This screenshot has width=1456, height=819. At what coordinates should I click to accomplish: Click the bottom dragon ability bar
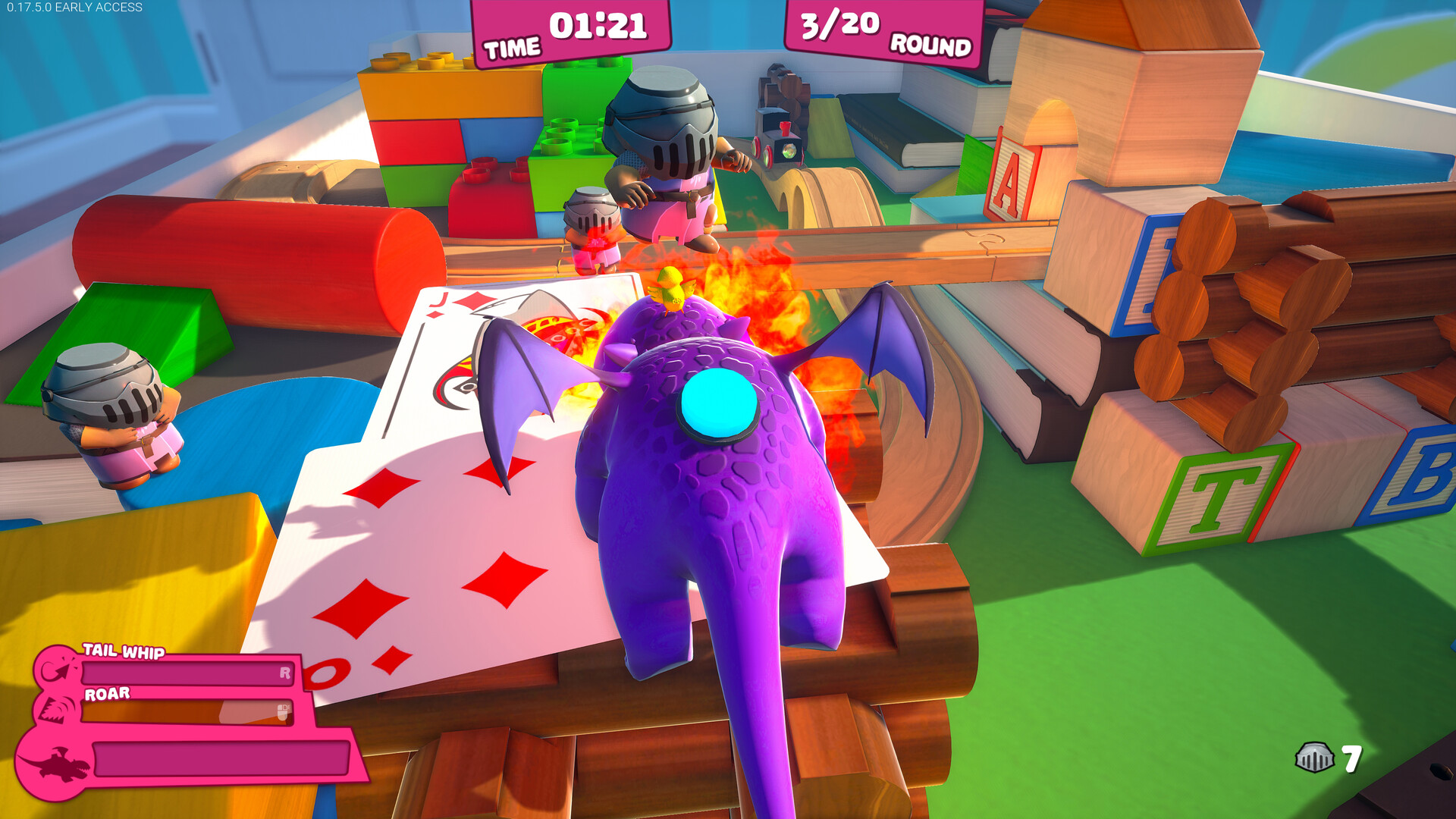coord(220,760)
